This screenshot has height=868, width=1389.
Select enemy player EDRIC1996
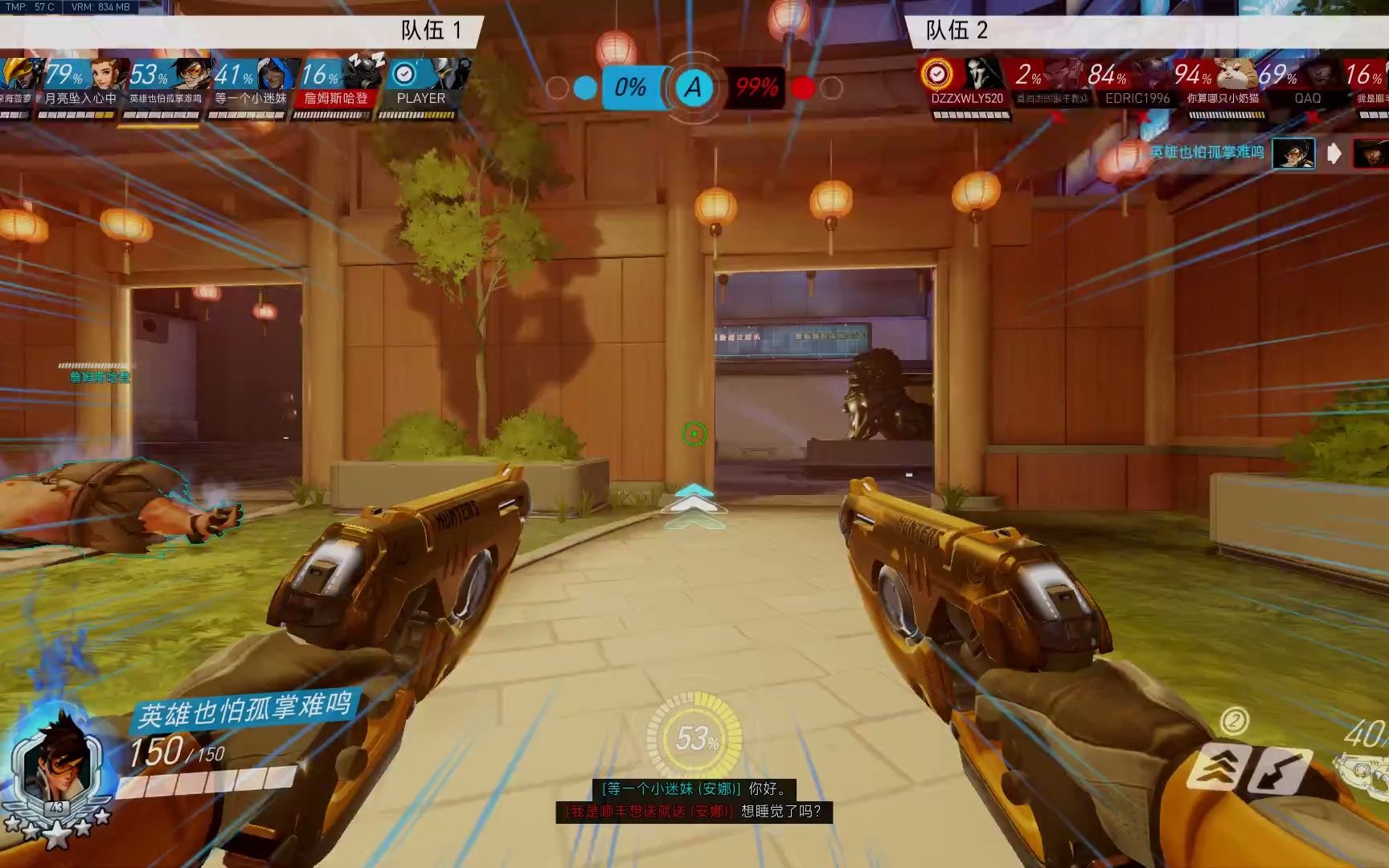pos(1137,98)
